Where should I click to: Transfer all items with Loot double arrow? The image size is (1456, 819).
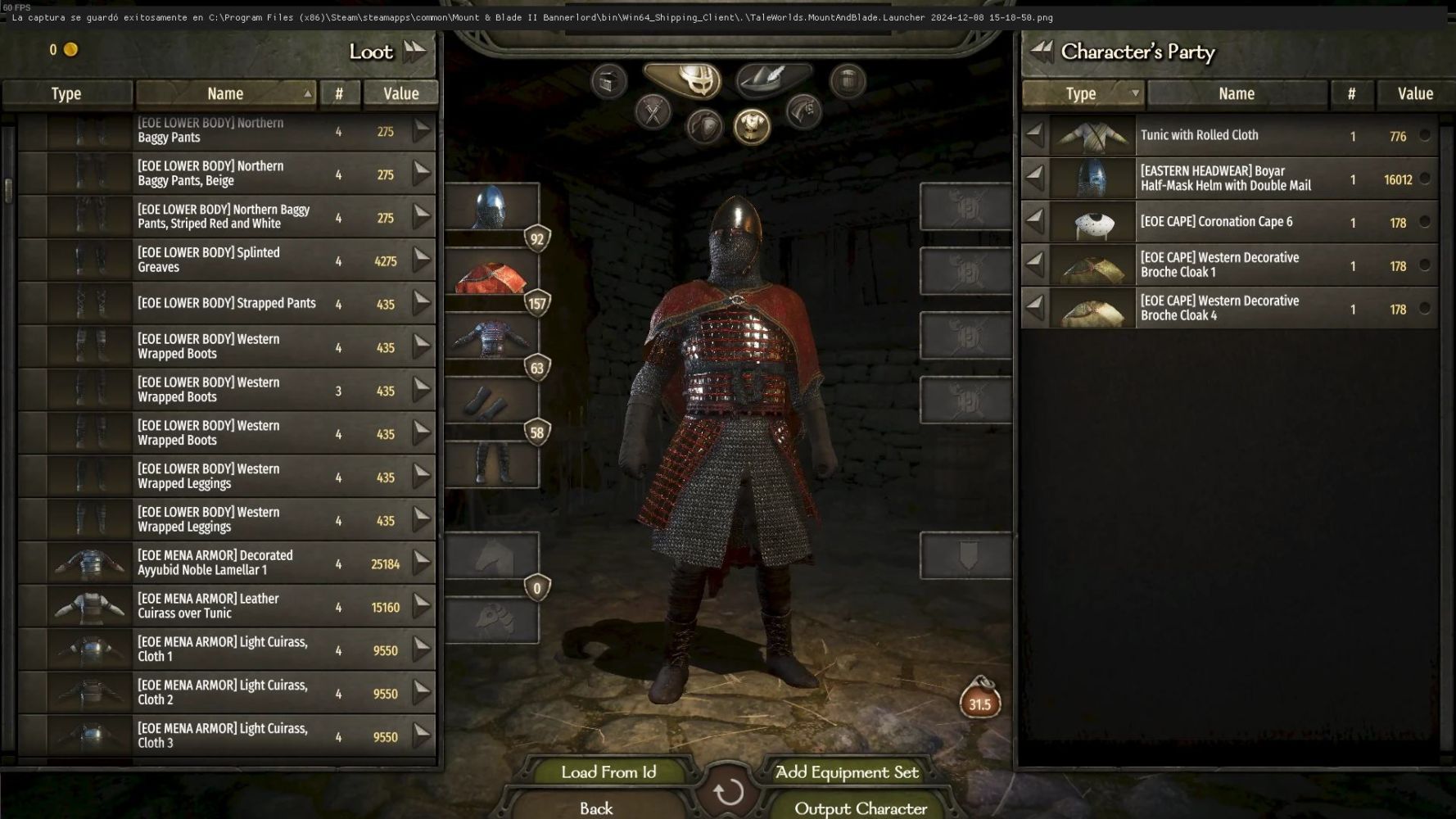click(415, 52)
